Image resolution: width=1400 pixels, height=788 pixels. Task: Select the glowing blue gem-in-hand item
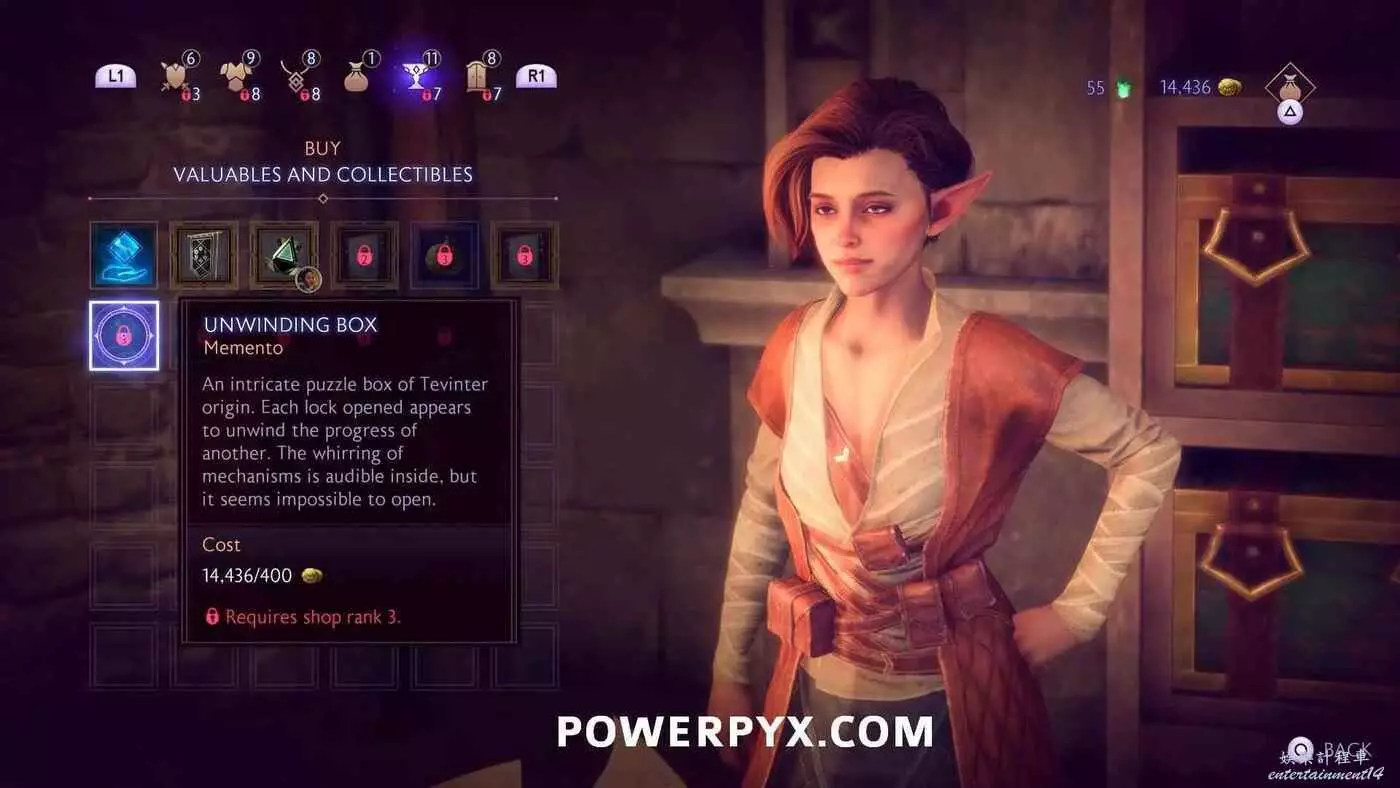pos(124,256)
